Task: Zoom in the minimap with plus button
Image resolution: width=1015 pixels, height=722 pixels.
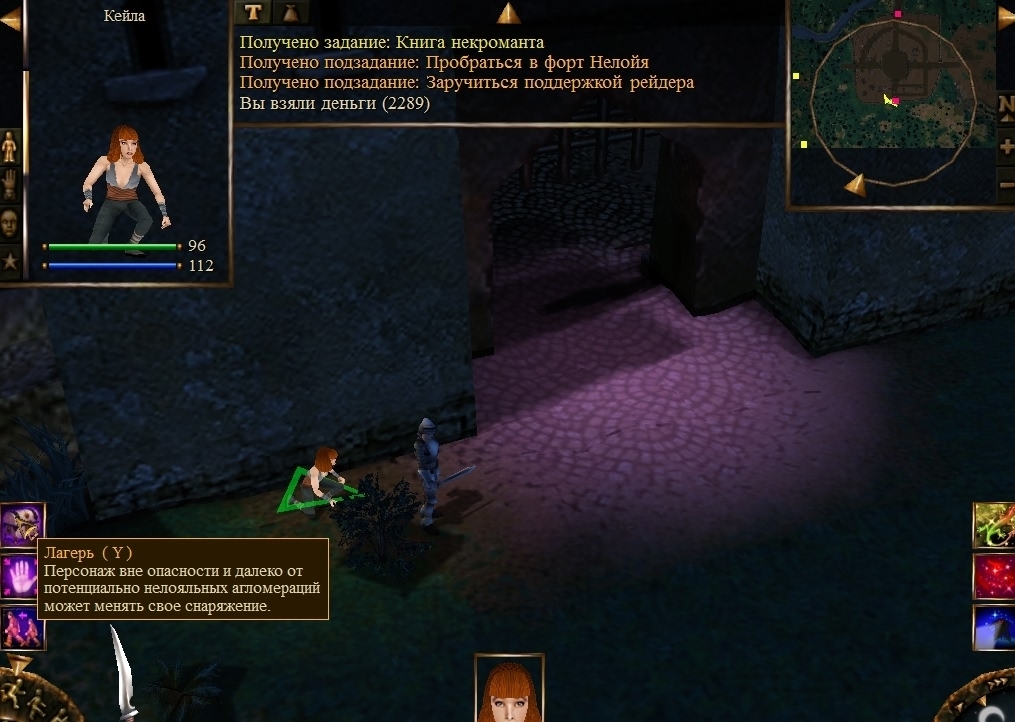Action: 1005,146
